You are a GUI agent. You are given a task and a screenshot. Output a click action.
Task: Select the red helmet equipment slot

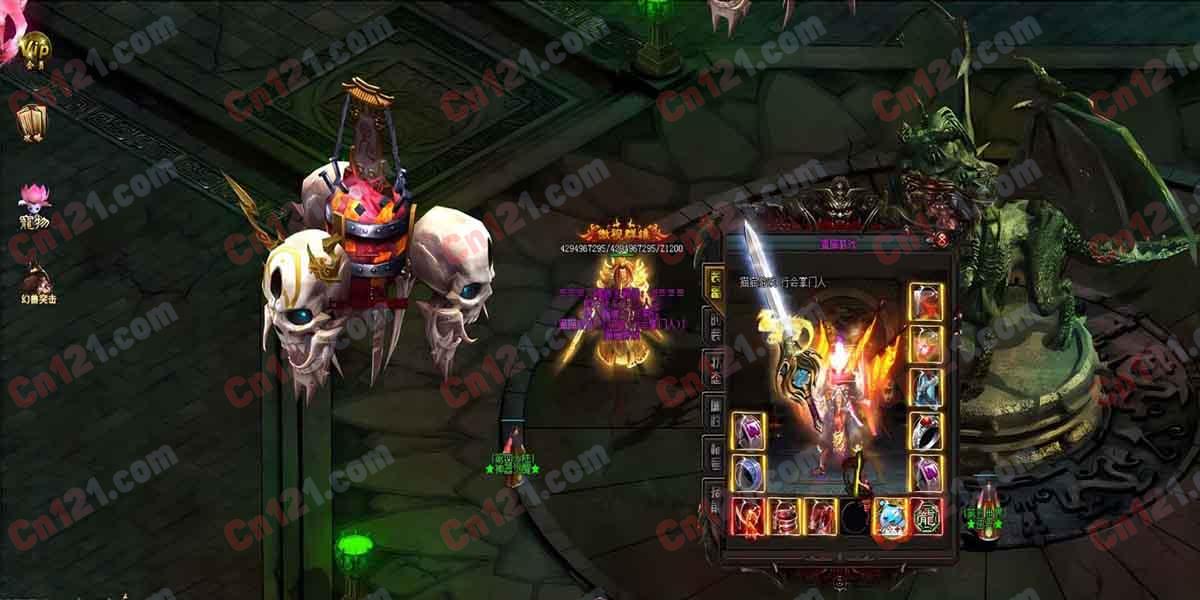[x=925, y=301]
